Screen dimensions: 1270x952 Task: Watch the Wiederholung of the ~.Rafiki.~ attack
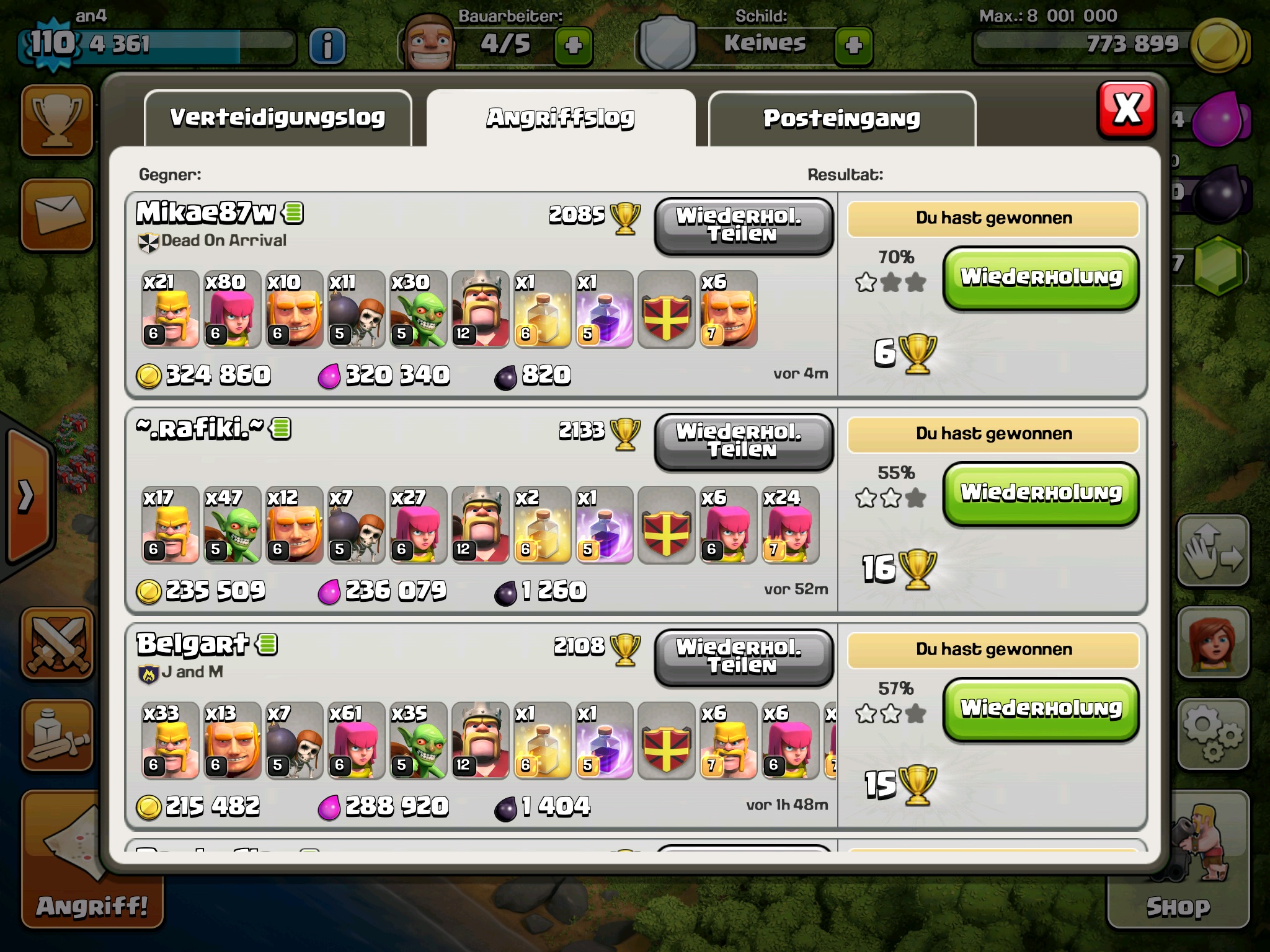click(1041, 493)
